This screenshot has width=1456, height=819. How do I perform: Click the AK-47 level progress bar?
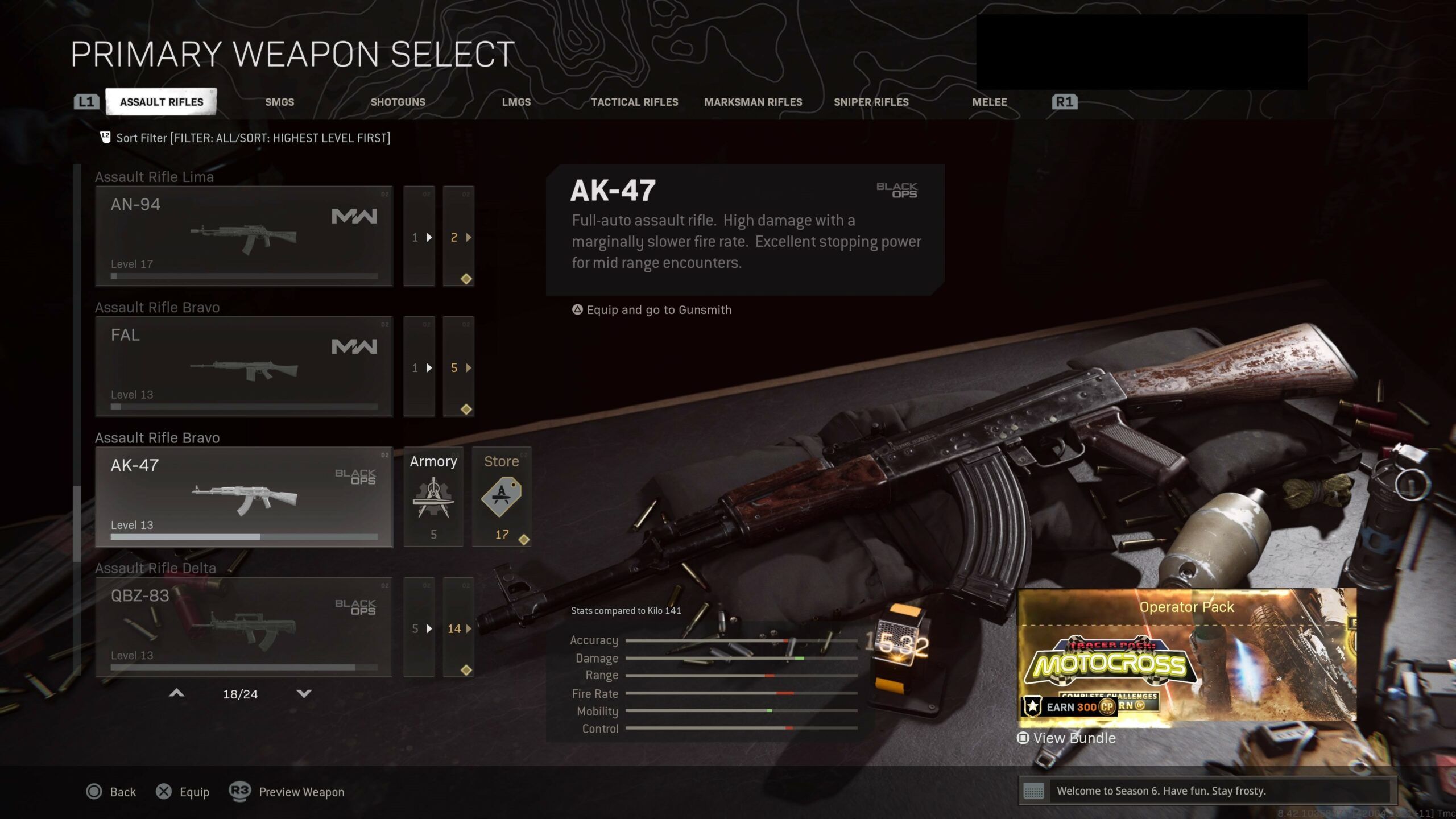tap(243, 536)
